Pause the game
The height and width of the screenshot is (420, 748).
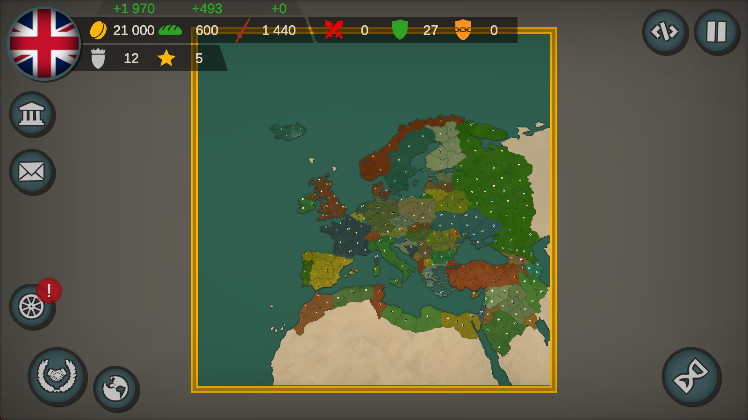[x=716, y=31]
